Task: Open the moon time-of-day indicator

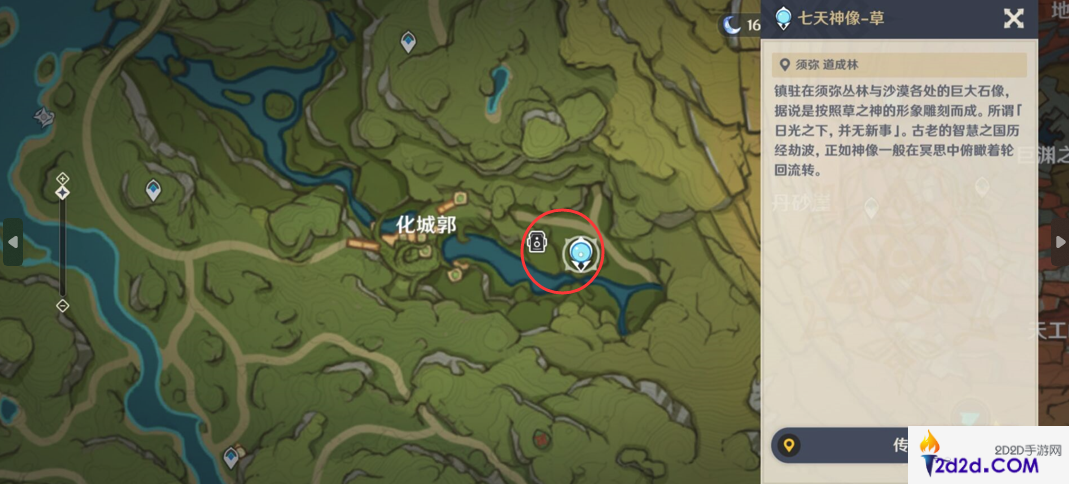Action: (735, 26)
